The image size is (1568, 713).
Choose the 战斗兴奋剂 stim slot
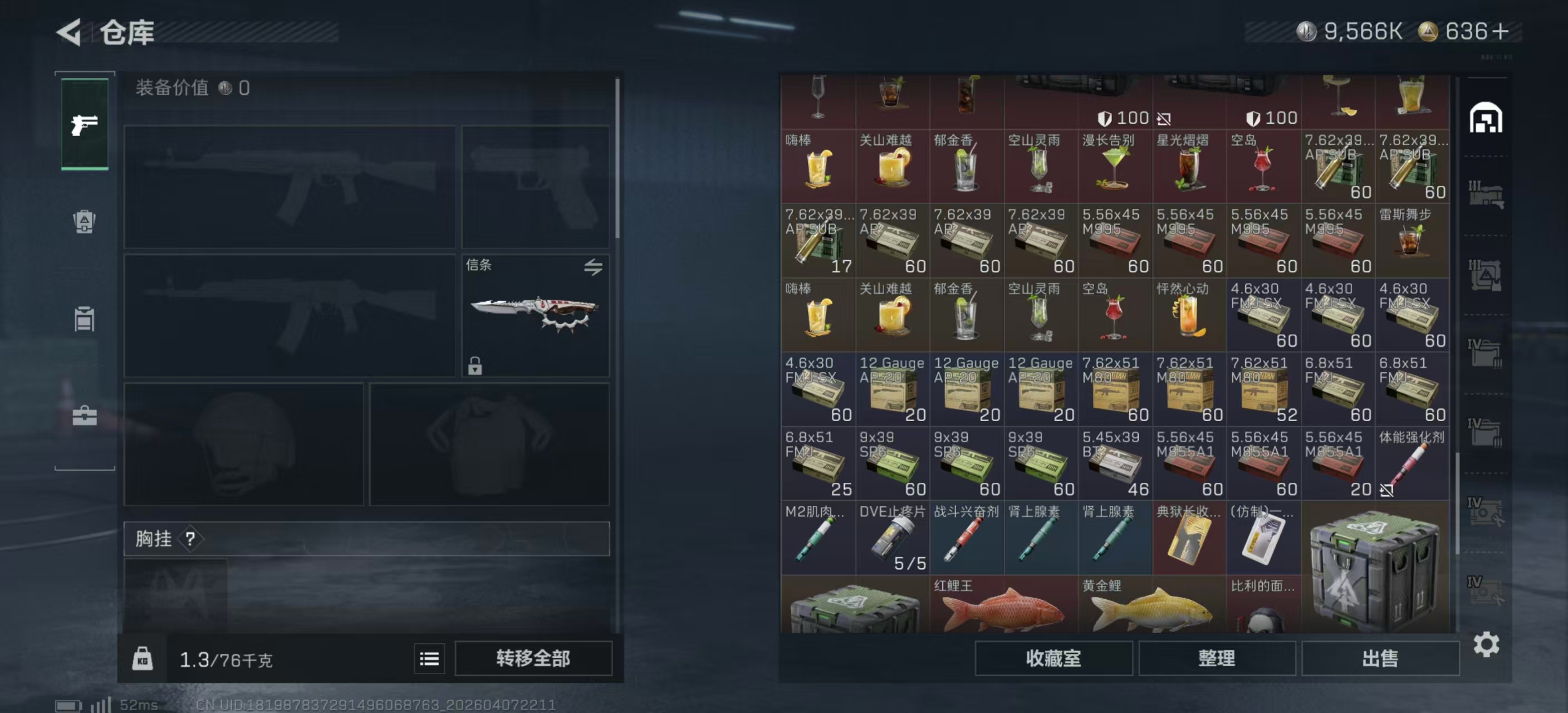[x=966, y=538]
